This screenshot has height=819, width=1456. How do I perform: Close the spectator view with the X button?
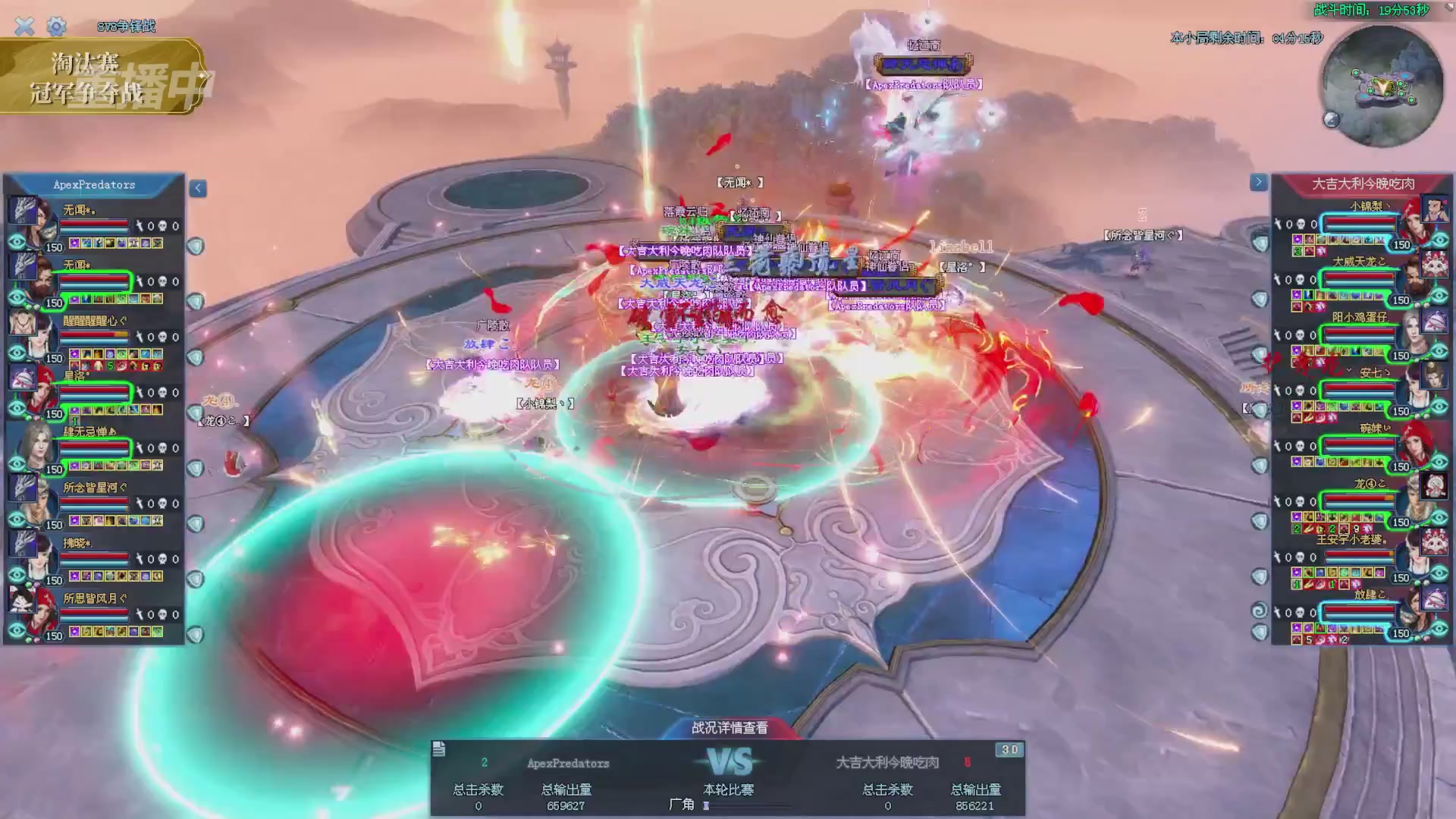[24, 27]
